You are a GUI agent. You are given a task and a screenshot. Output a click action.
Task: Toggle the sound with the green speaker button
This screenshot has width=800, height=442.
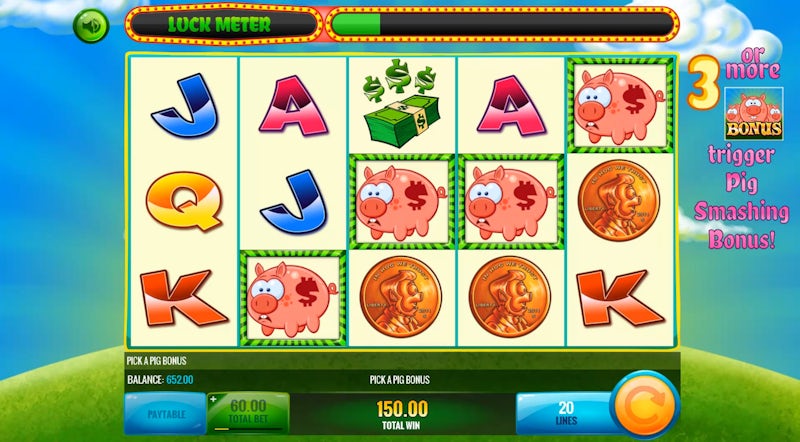coord(91,24)
